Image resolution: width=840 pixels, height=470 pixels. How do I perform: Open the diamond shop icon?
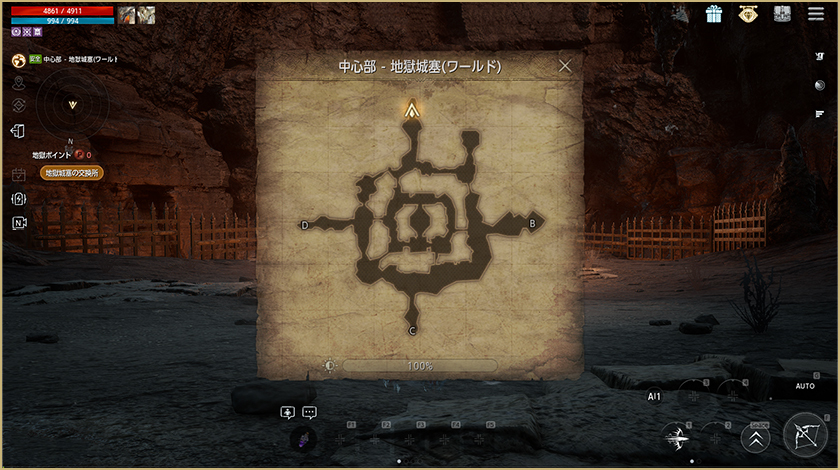pyautogui.click(x=748, y=14)
